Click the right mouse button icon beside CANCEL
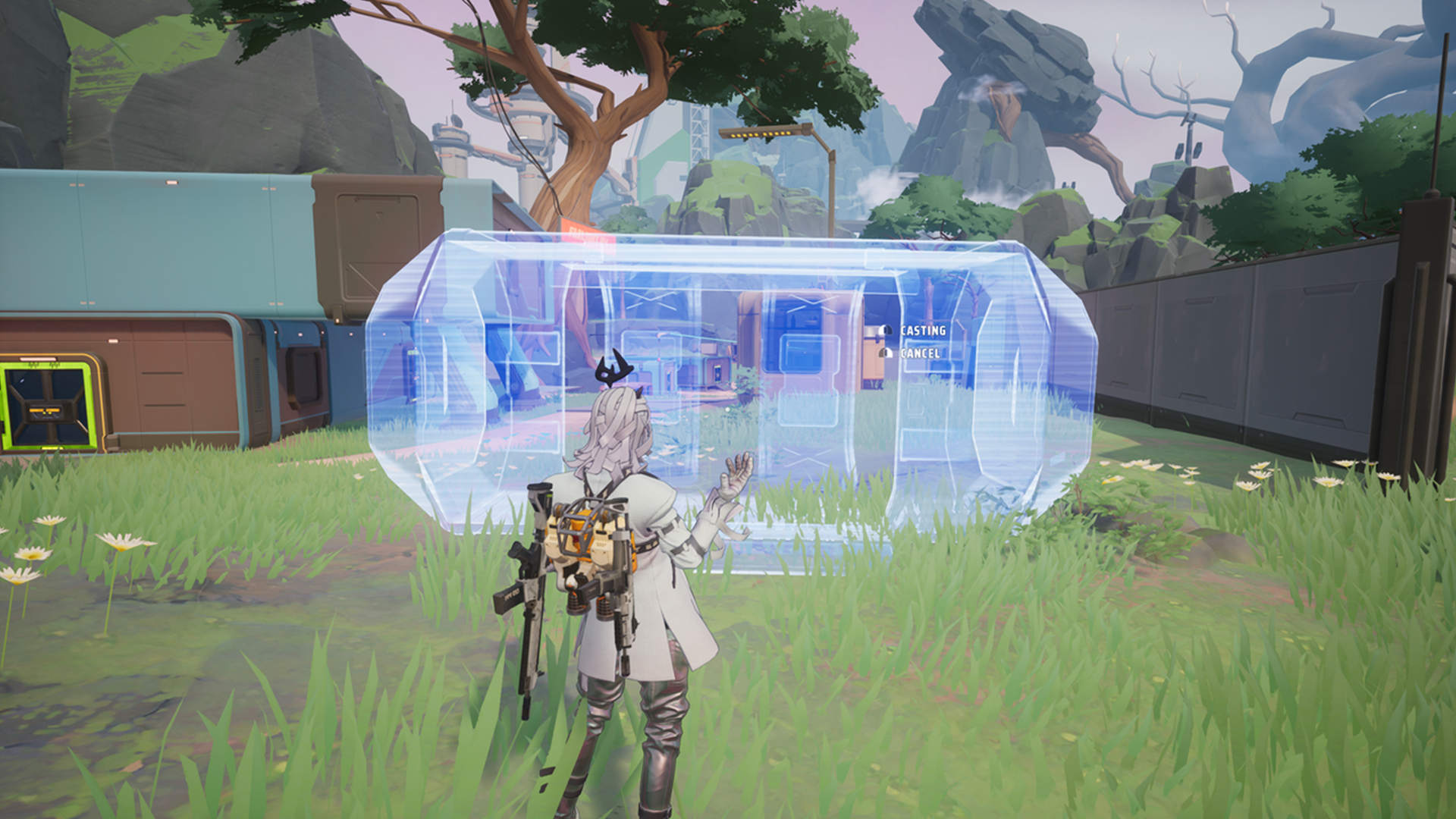Image resolution: width=1456 pixels, height=819 pixels. coord(885,352)
